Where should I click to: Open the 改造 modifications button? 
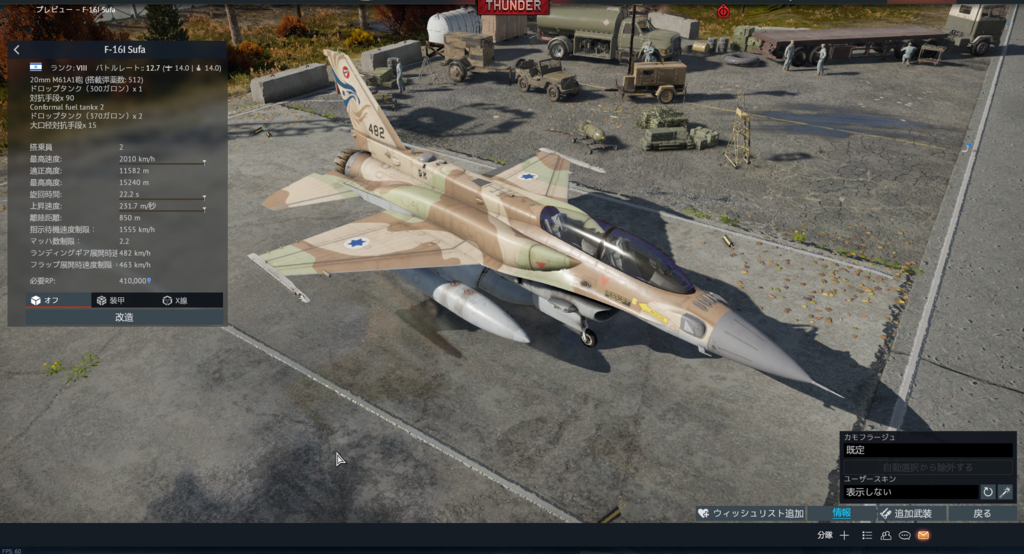coord(124,317)
